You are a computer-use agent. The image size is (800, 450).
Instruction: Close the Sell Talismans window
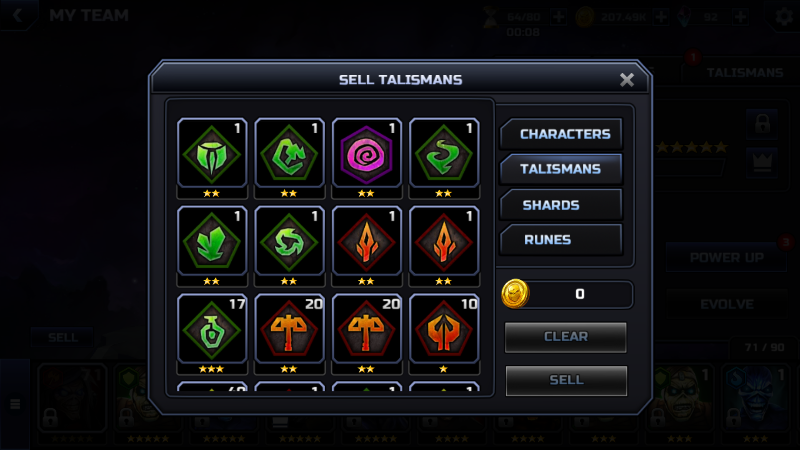coord(627,80)
